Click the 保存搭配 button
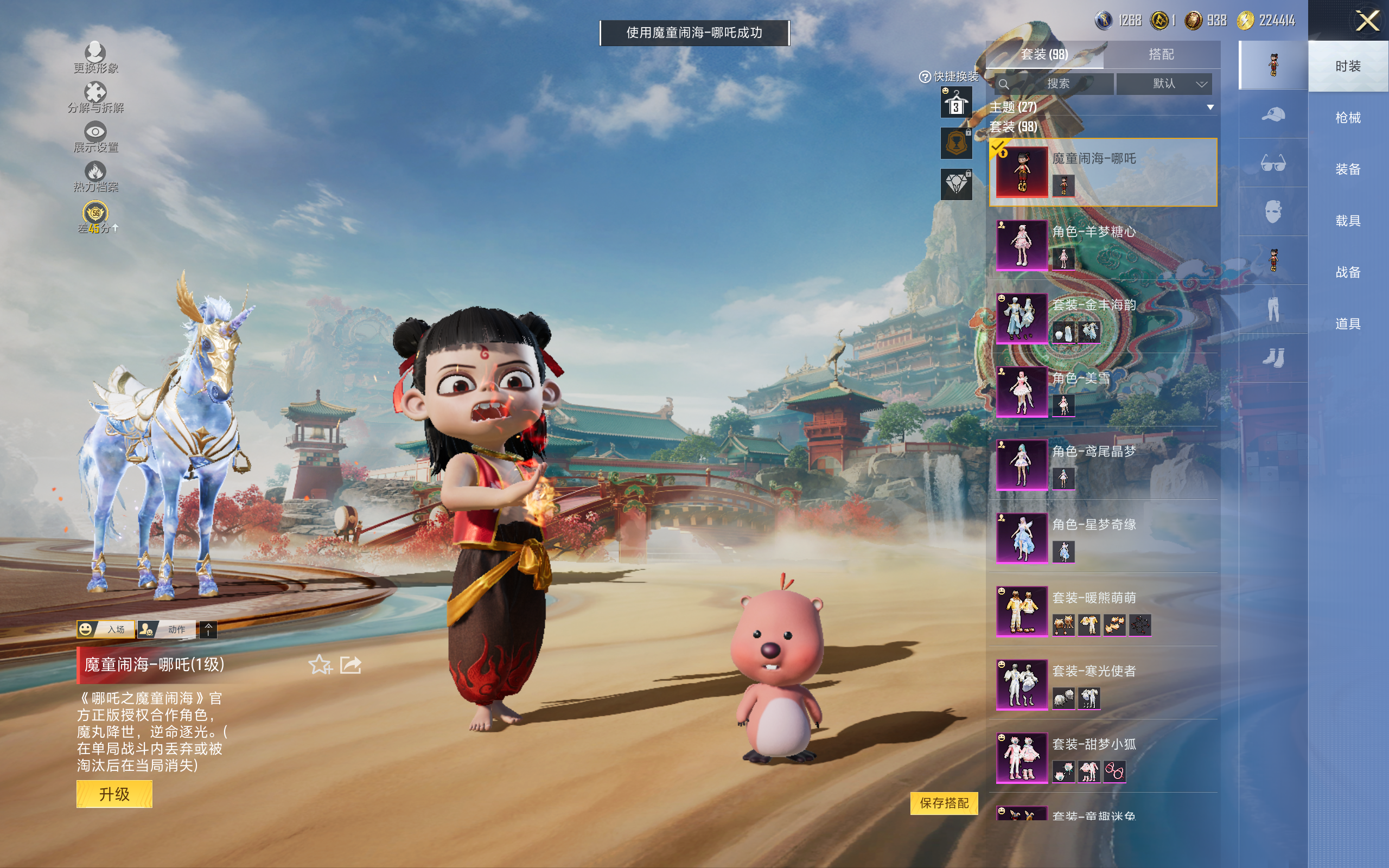Image resolution: width=1389 pixels, height=868 pixels. point(944,802)
